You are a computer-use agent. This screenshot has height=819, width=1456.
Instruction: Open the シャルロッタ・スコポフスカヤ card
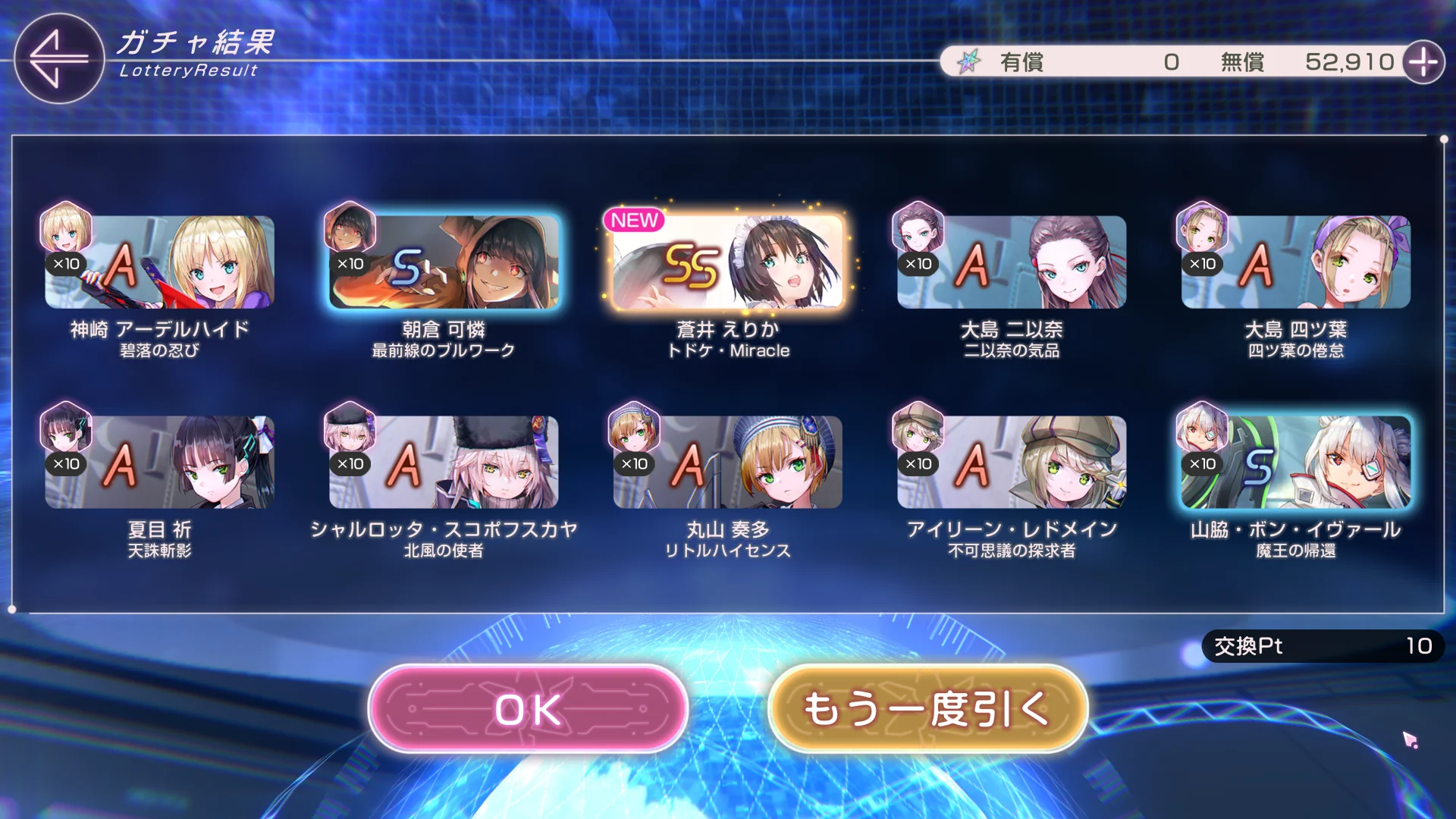(444, 462)
